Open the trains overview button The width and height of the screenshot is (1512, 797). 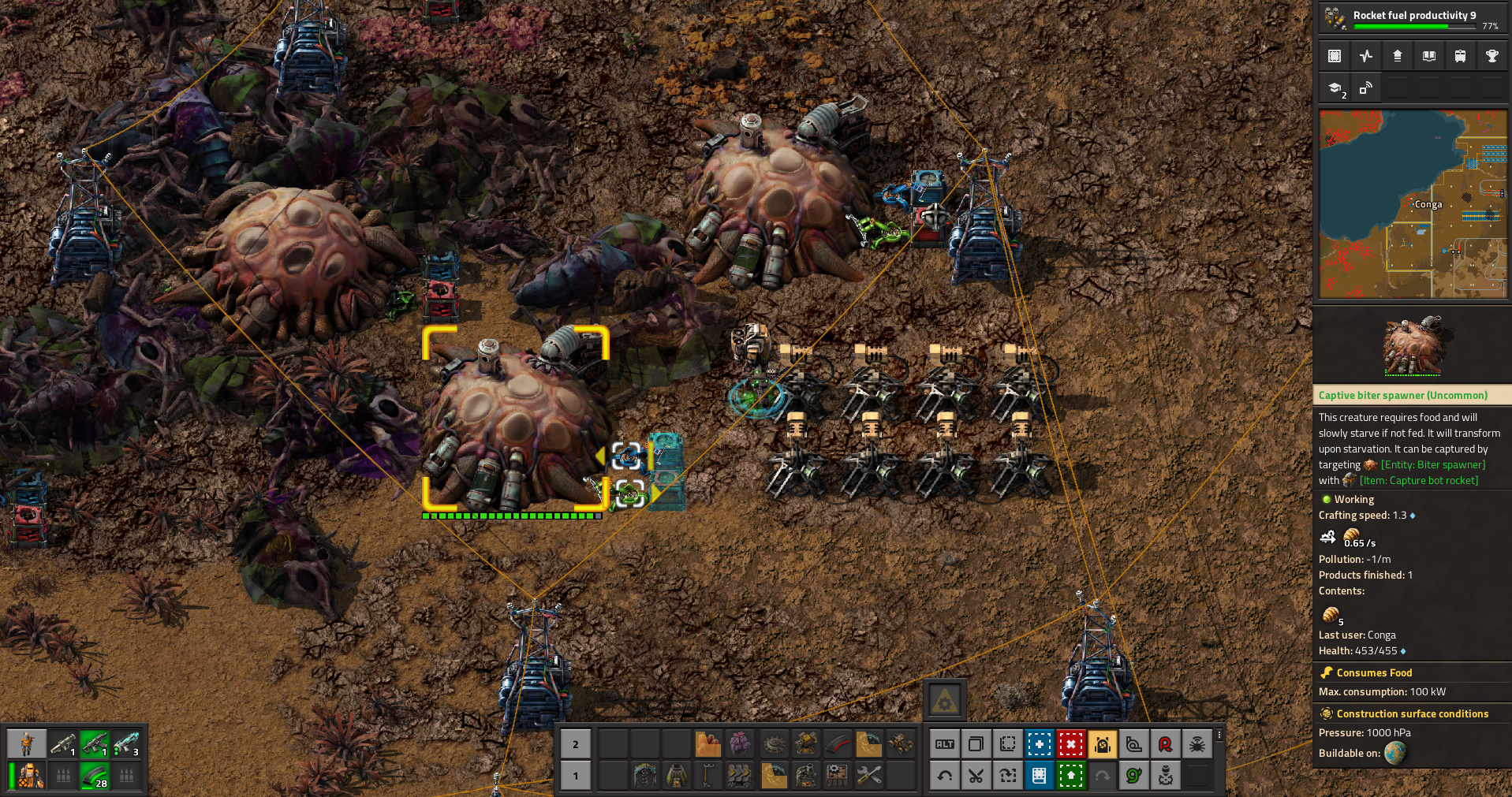tap(1460, 56)
